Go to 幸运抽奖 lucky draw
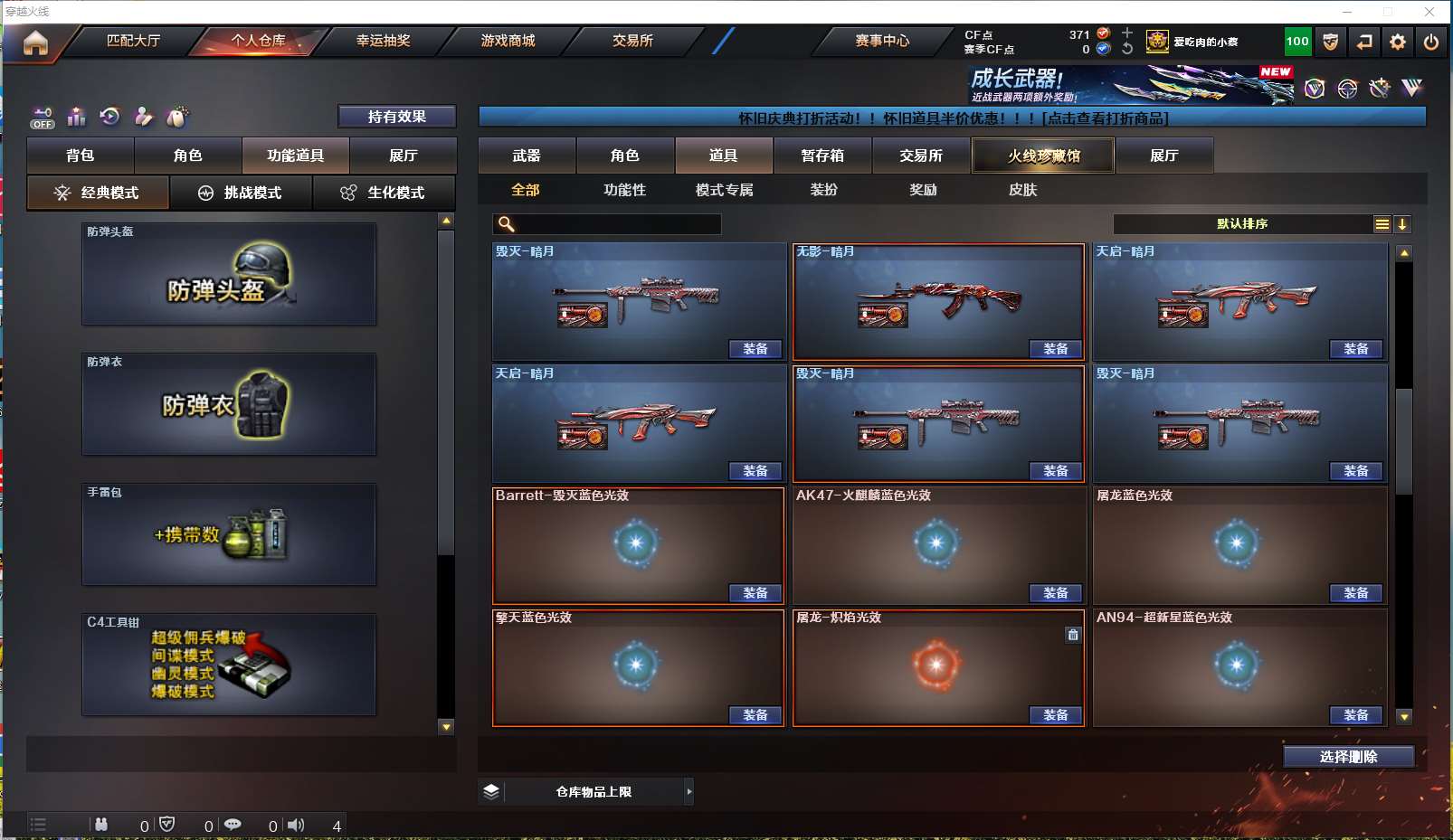 point(383,41)
